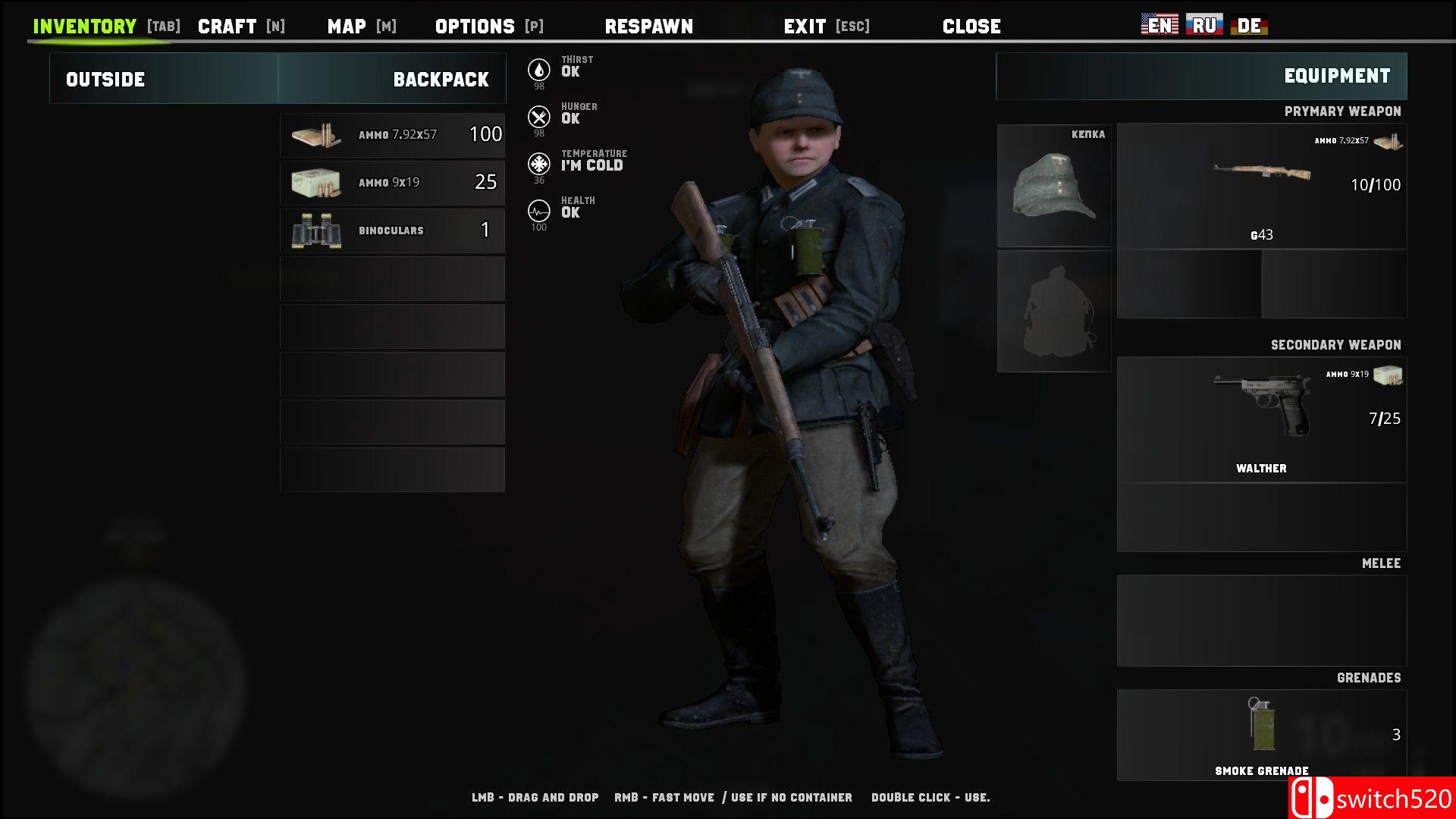This screenshot has width=1456, height=819.
Task: Open the Map tab
Action: tap(347, 27)
